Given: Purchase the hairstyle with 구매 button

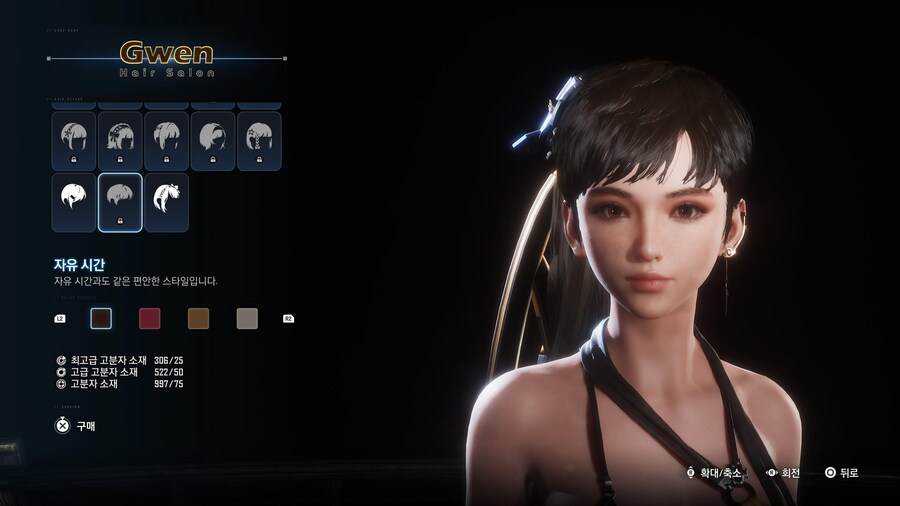Looking at the screenshot, I should tap(76, 425).
